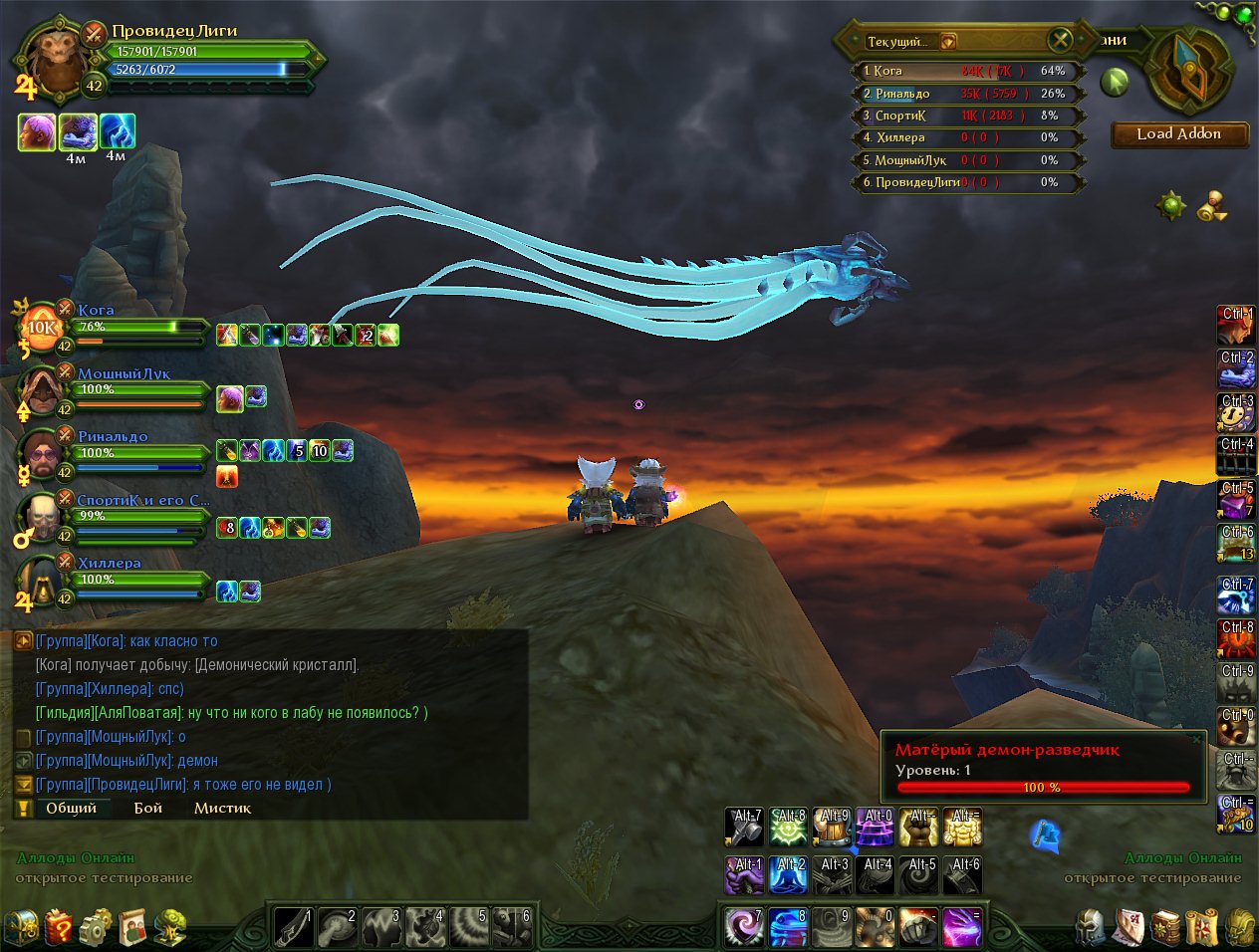Use the Ctrl-1 side bar item
The image size is (1259, 952).
pyautogui.click(x=1236, y=327)
